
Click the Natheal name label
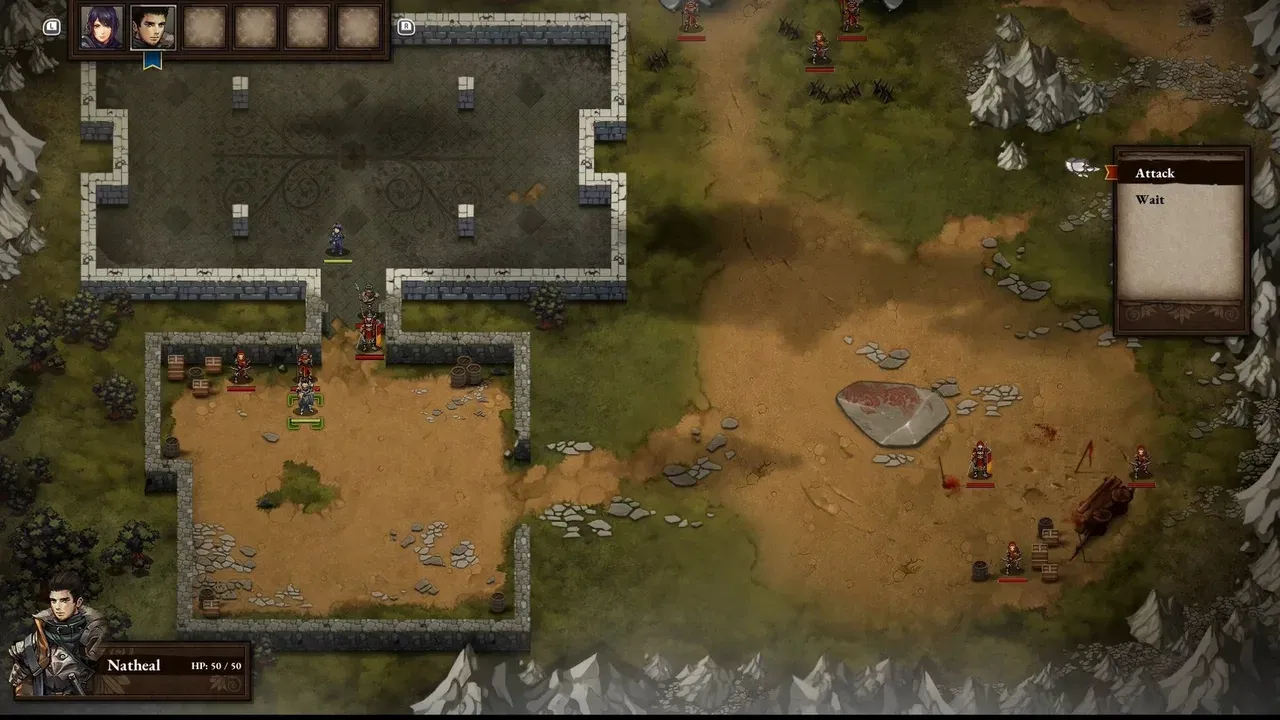(x=135, y=665)
